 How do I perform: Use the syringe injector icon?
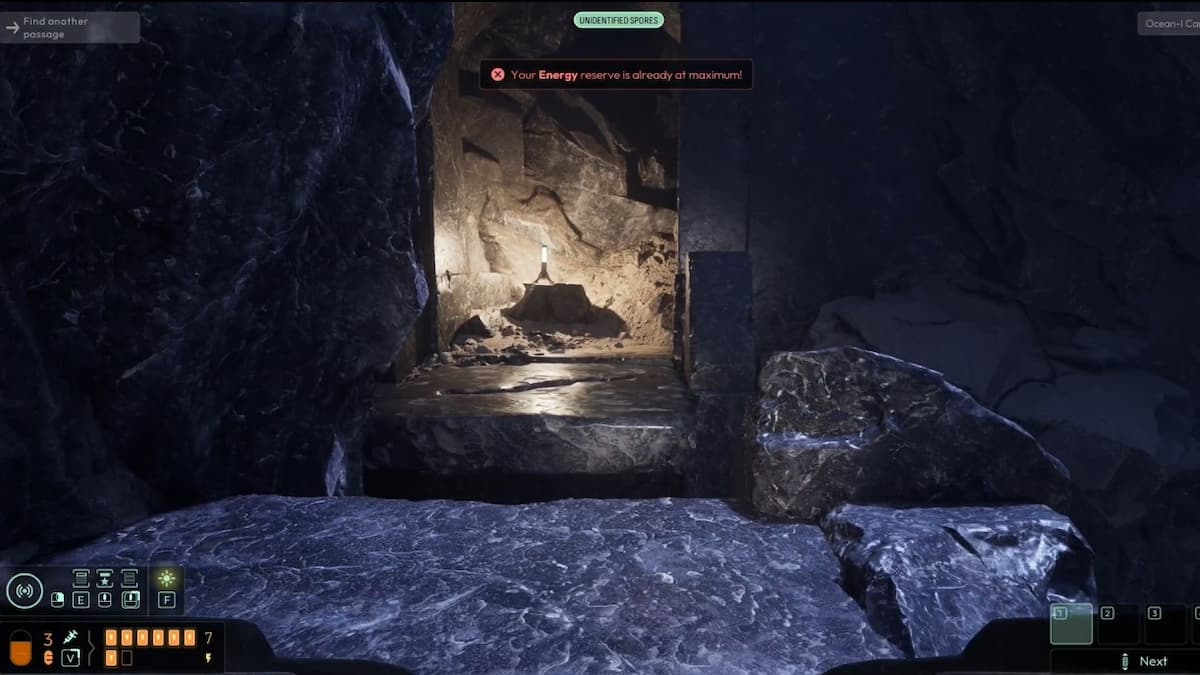[71, 637]
